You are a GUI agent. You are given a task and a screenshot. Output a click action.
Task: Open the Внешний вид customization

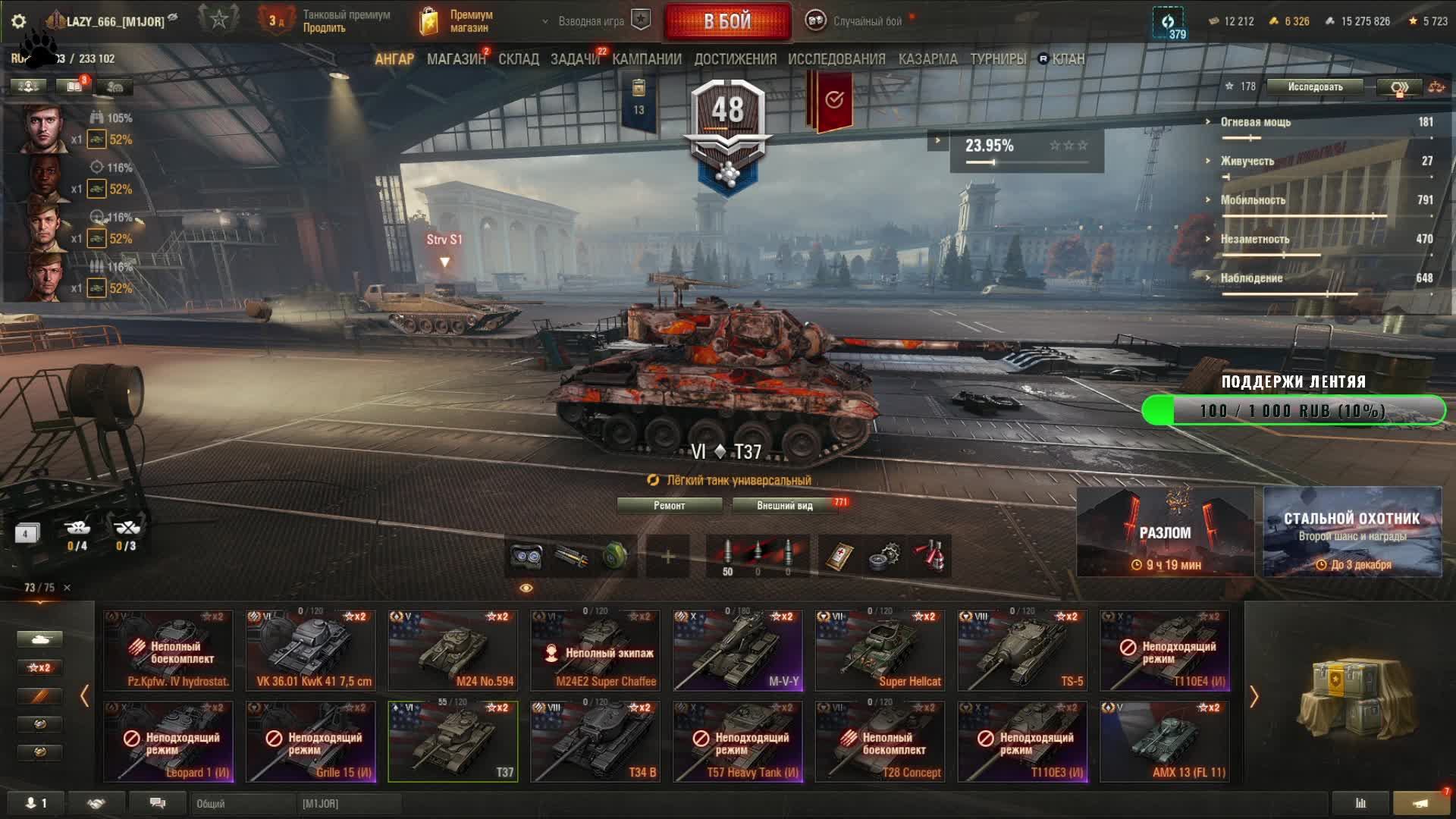(785, 506)
